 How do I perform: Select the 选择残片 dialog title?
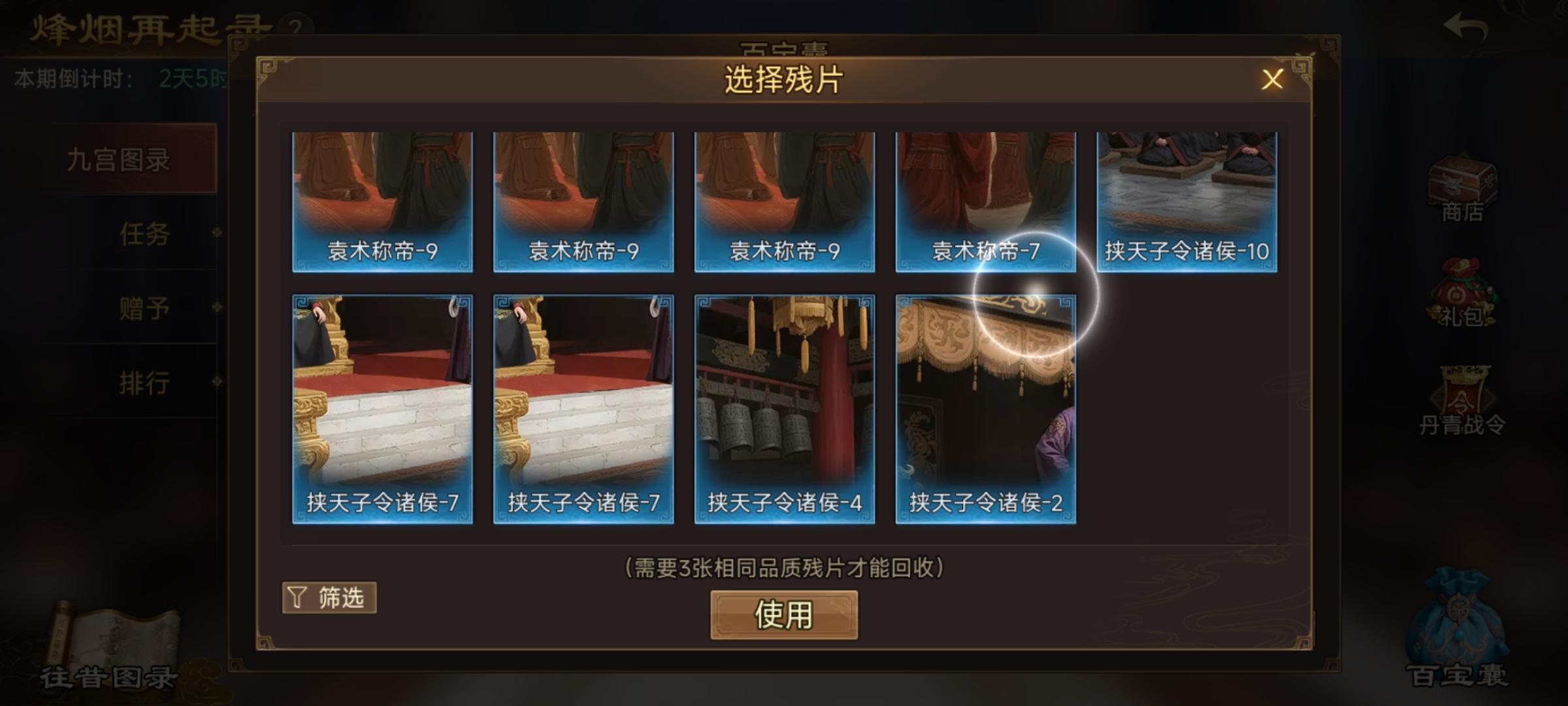[x=783, y=78]
